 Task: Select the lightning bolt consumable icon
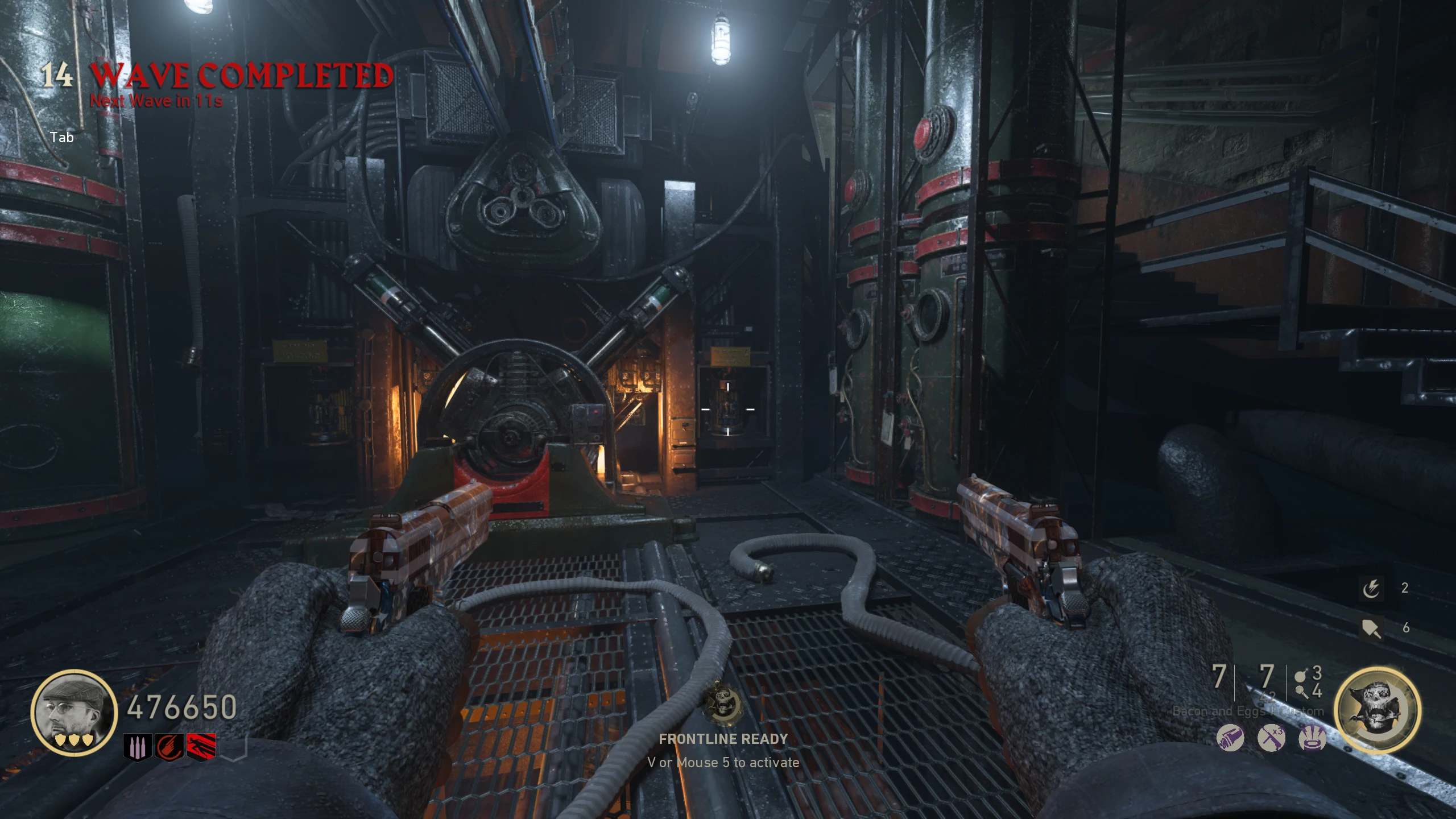[x=1371, y=589]
